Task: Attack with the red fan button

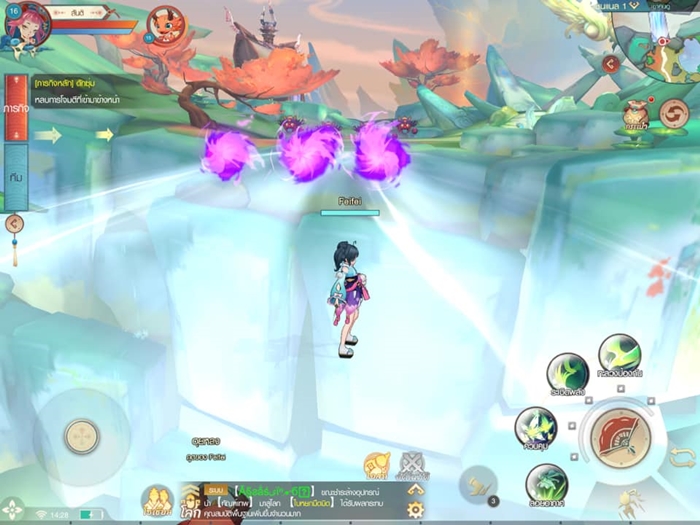Action: coord(620,438)
